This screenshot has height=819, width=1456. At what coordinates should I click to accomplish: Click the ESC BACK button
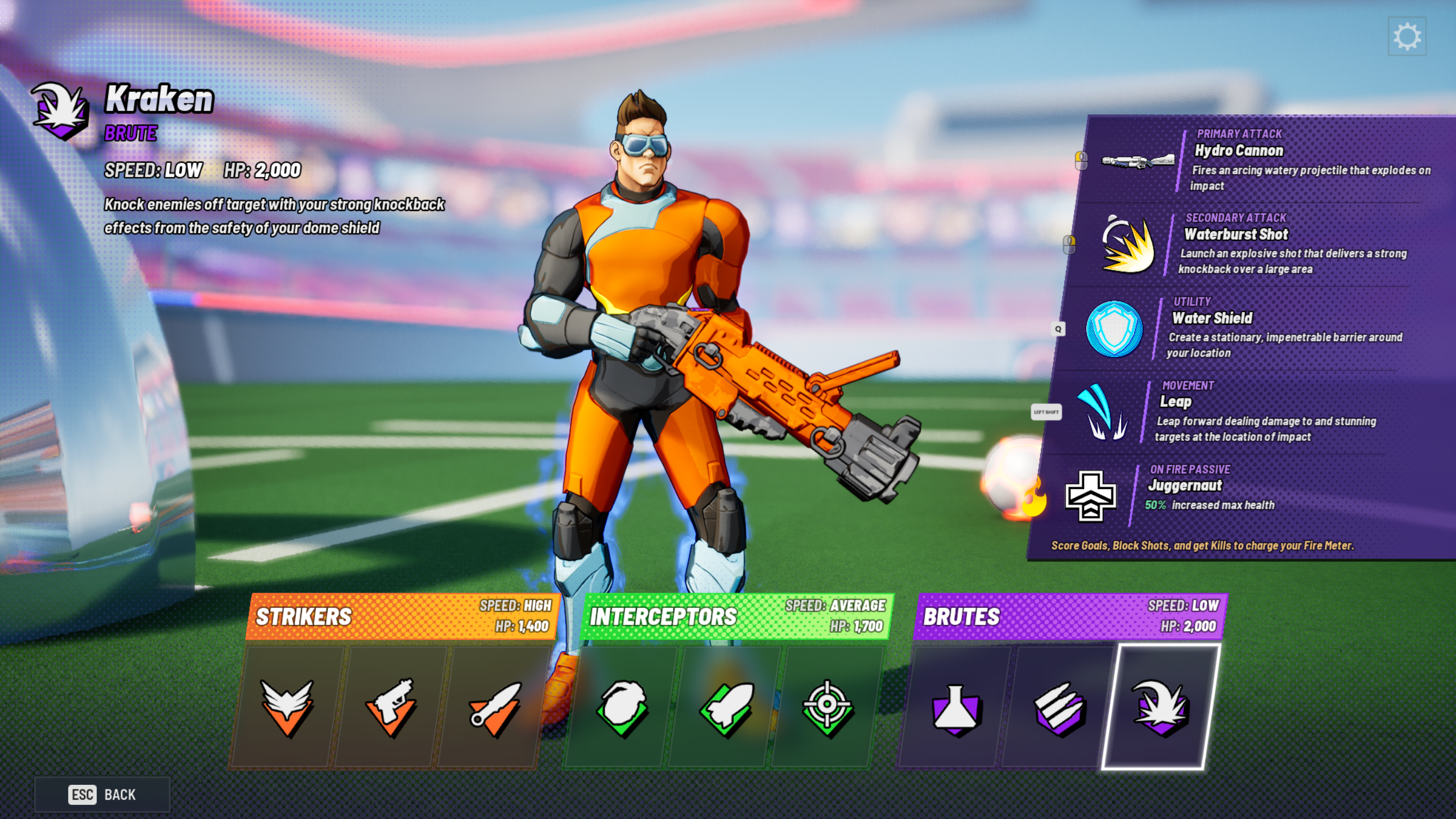pyautogui.click(x=102, y=795)
